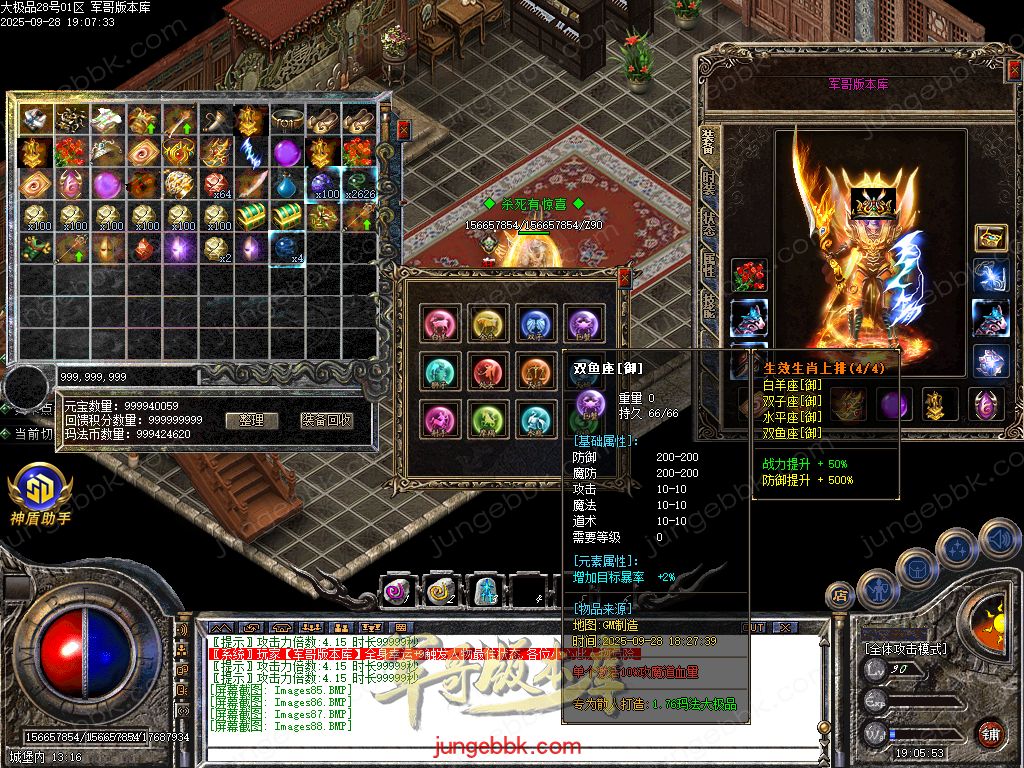Pick the large purple orb in bag
Image resolution: width=1024 pixels, height=768 pixels.
pyautogui.click(x=287, y=153)
